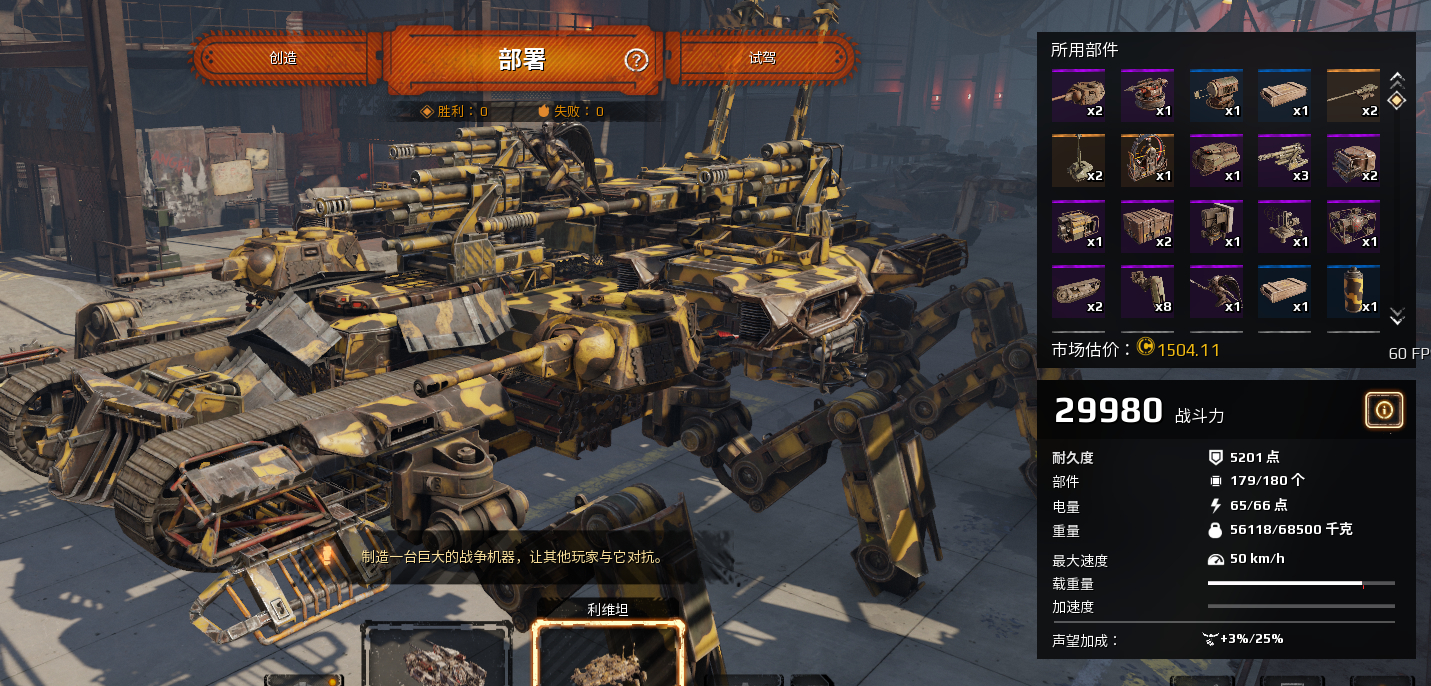Viewport: 1431px width, 686px height.
Task: Switch to the 试驾 (Test Drive) tab
Action: tap(762, 58)
